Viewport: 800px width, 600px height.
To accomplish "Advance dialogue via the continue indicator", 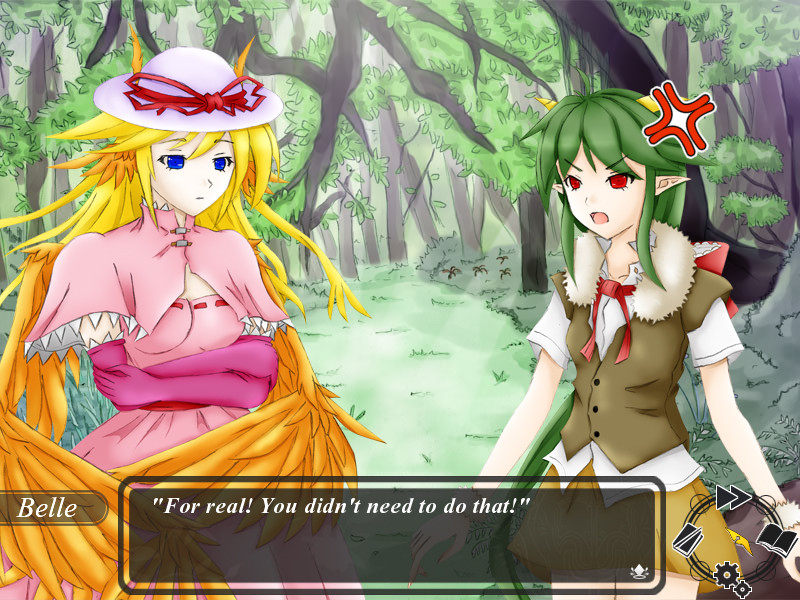I will [637, 572].
